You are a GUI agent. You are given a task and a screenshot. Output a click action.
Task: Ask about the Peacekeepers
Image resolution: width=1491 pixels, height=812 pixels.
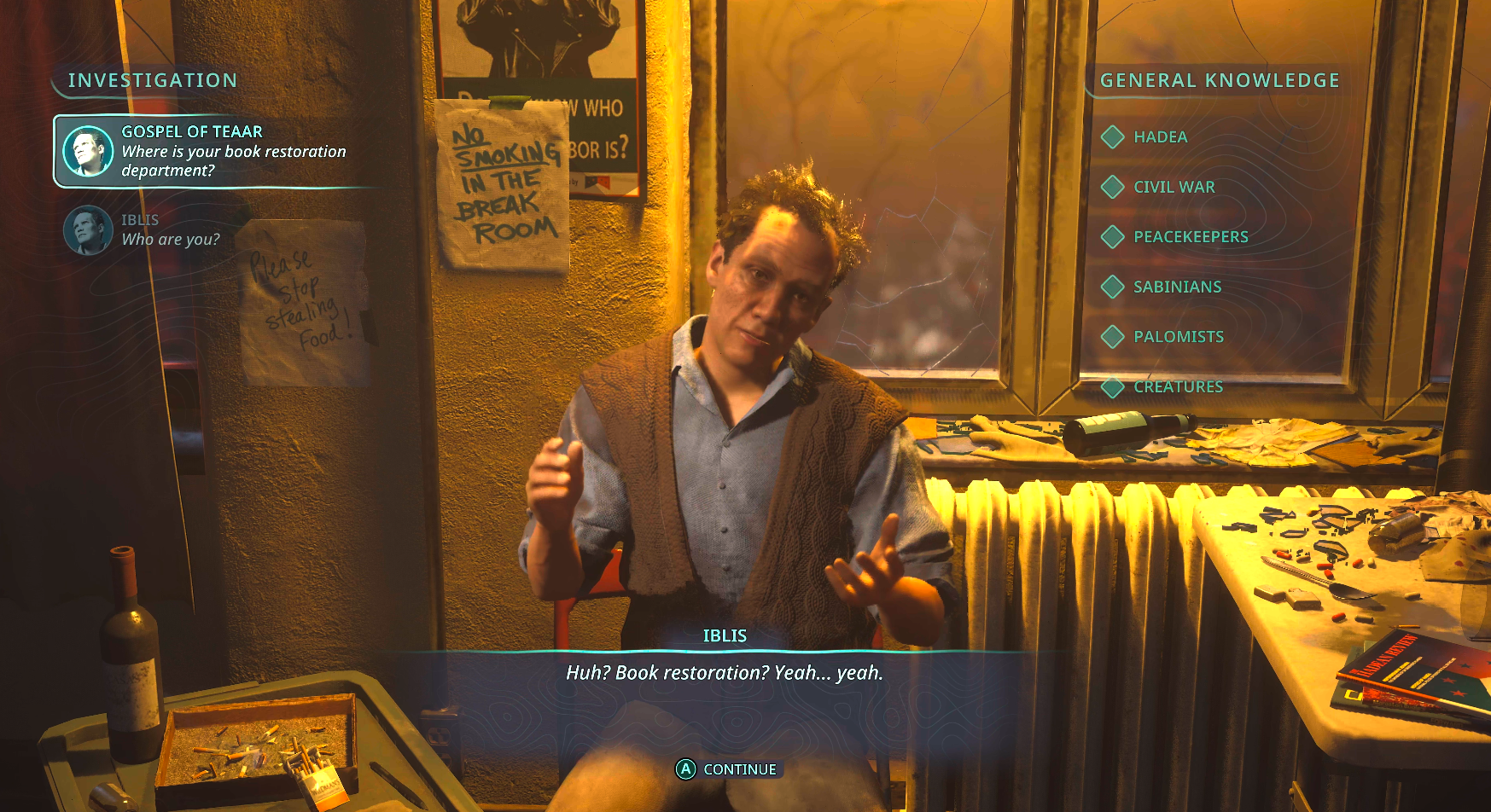[1190, 237]
